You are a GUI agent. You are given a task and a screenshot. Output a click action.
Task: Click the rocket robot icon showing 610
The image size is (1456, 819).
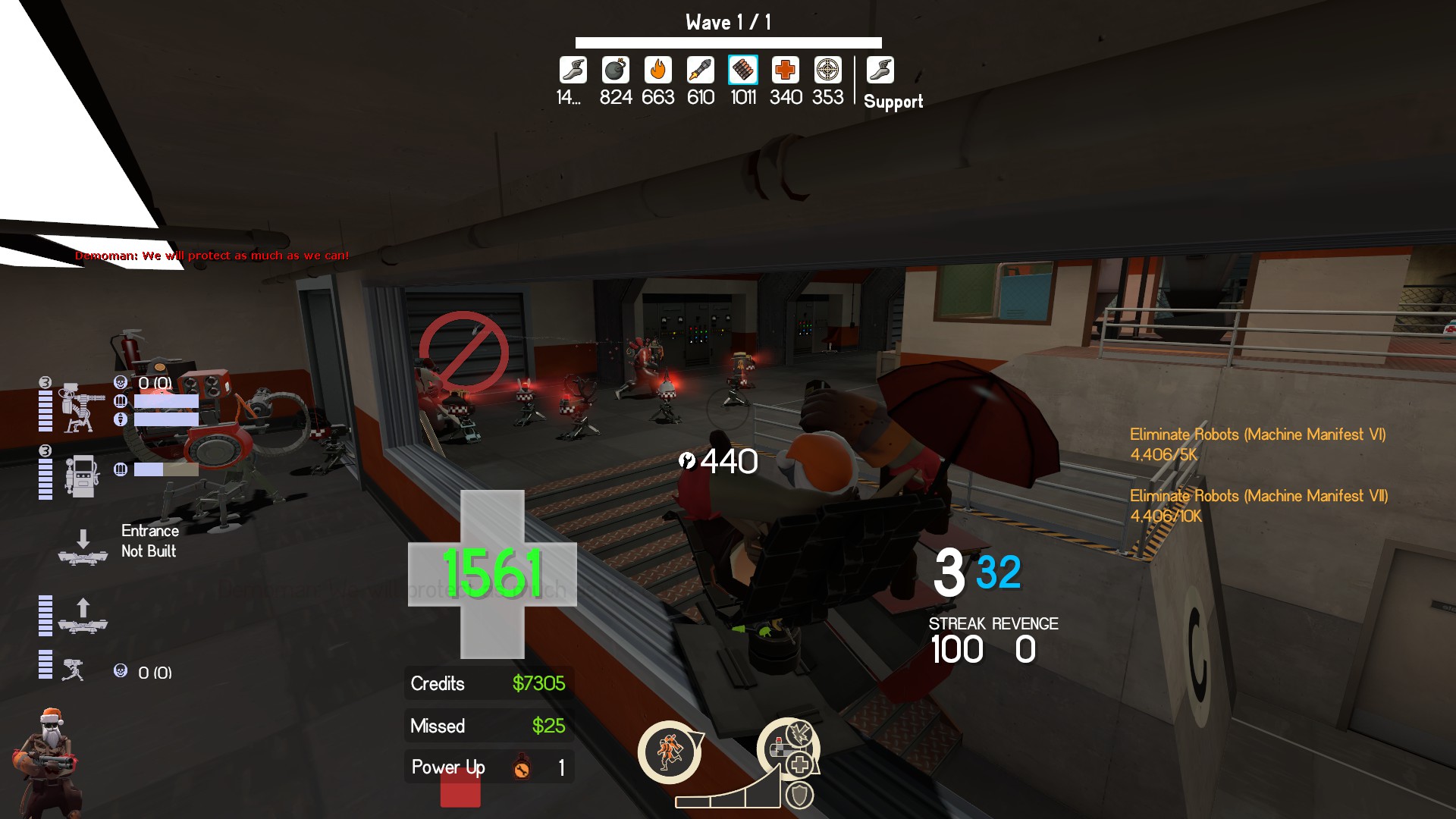click(x=701, y=71)
